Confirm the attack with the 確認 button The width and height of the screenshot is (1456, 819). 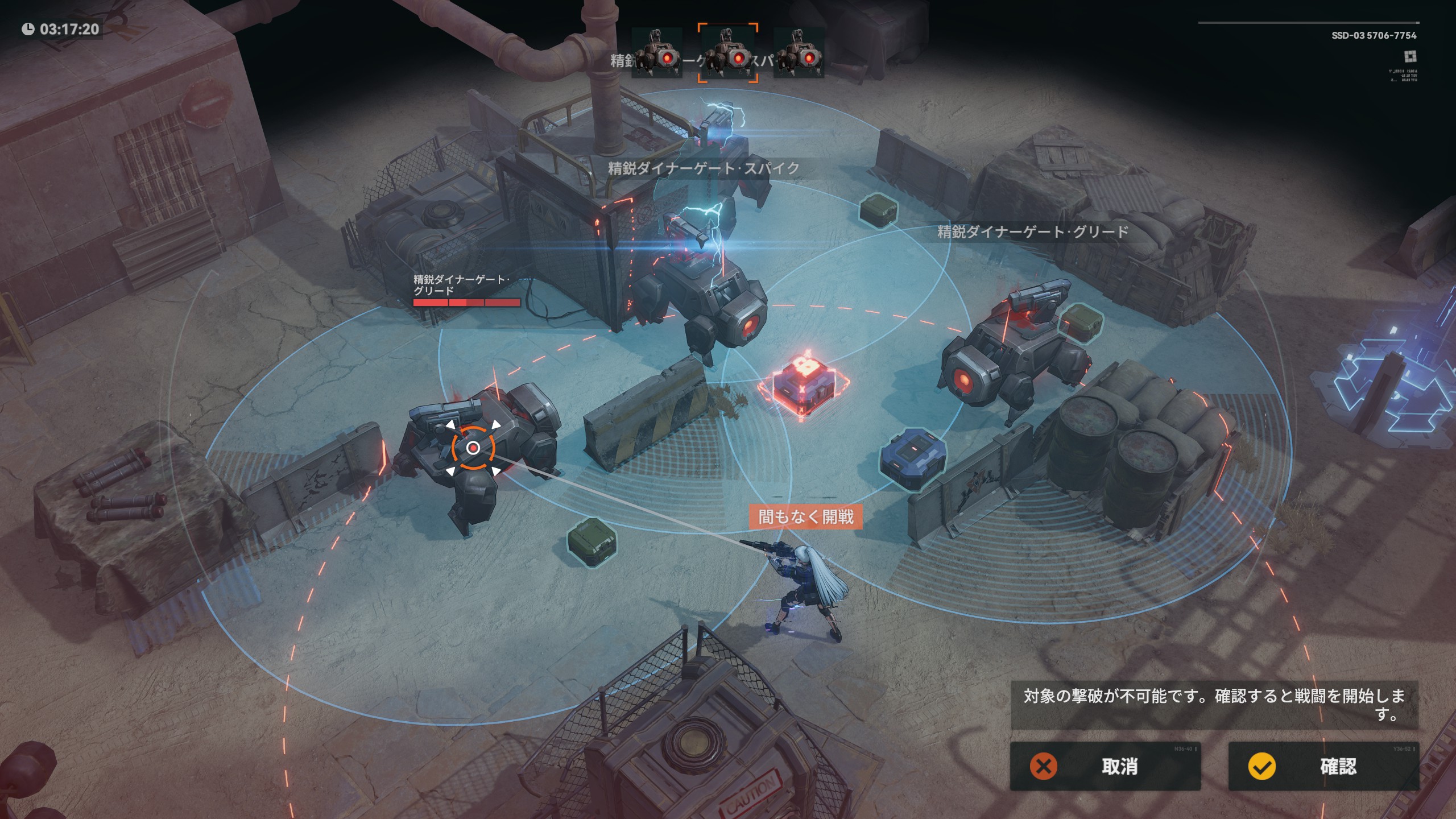coord(1323,766)
